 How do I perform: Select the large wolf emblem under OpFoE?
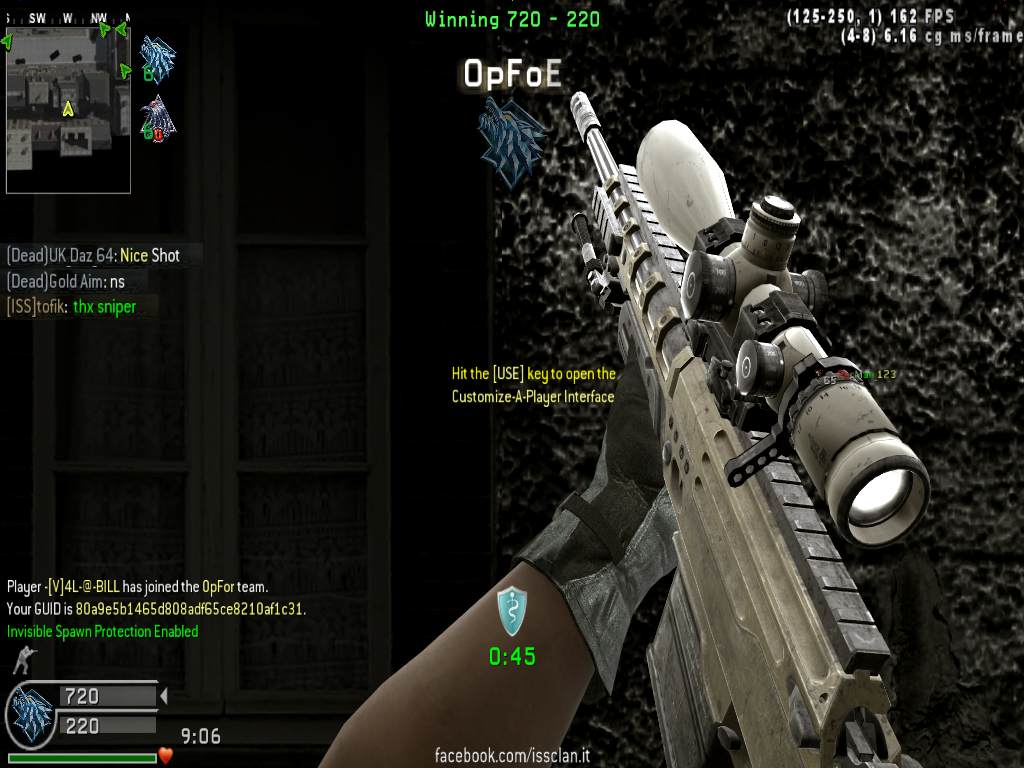[511, 141]
